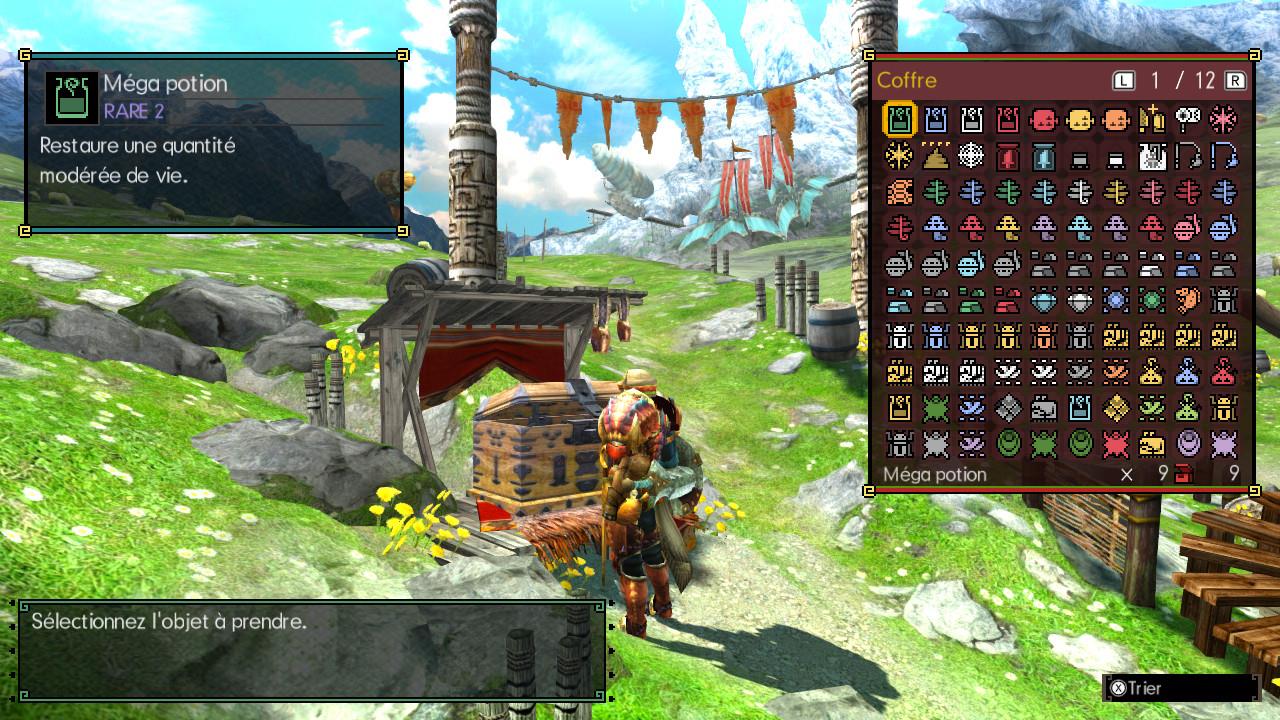Select the red ore icon

1008,300
